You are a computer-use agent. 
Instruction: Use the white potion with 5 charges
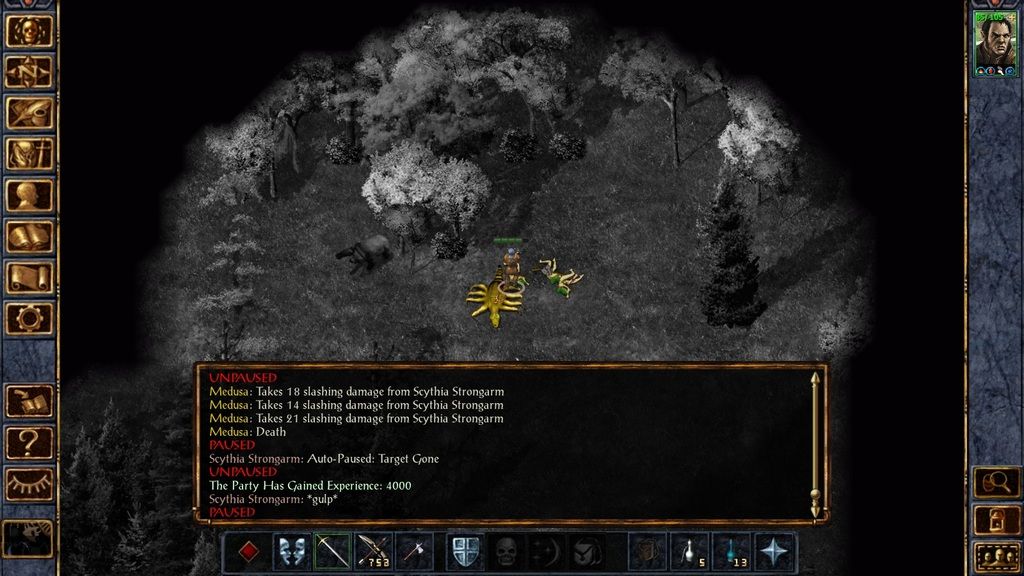[x=690, y=552]
